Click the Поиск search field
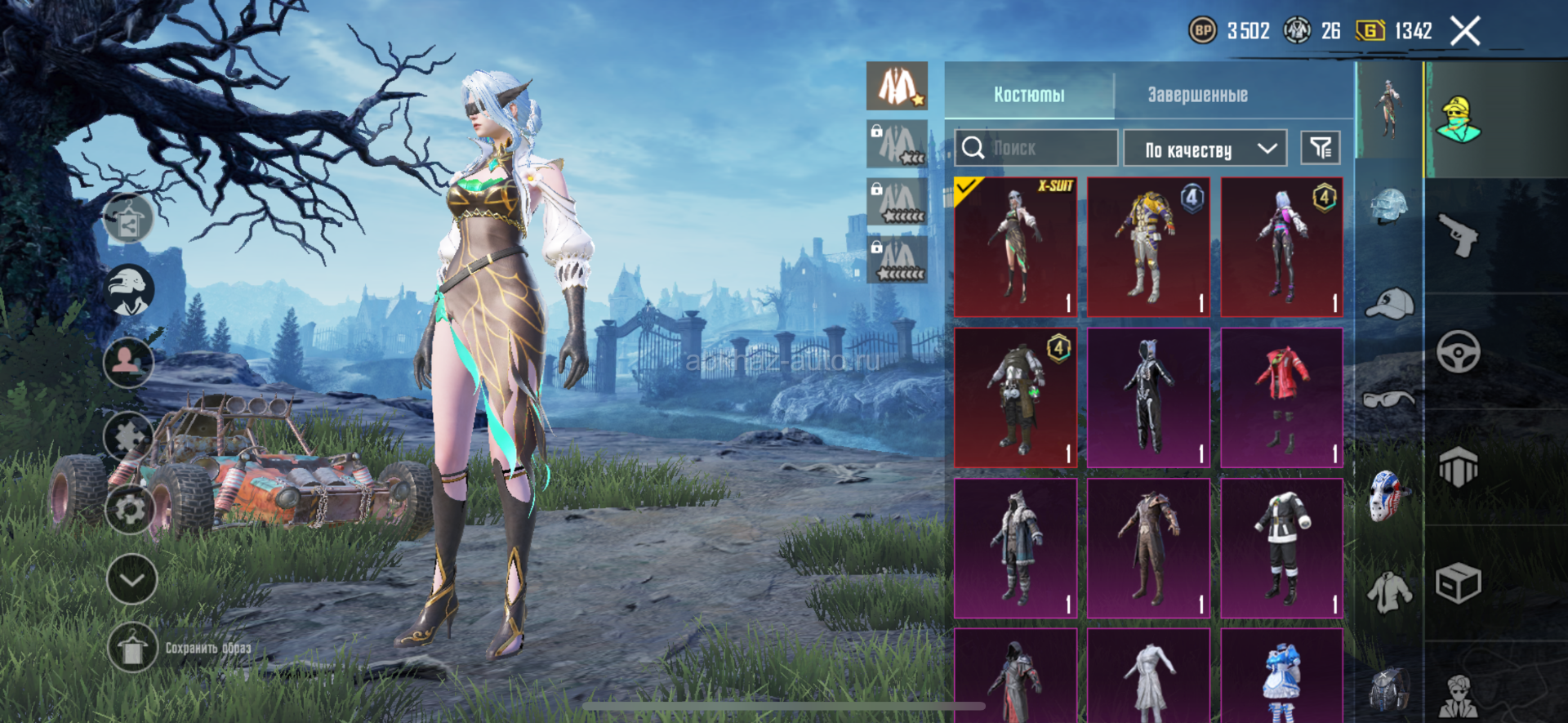Viewport: 1568px width, 723px height. pyautogui.click(x=1037, y=149)
